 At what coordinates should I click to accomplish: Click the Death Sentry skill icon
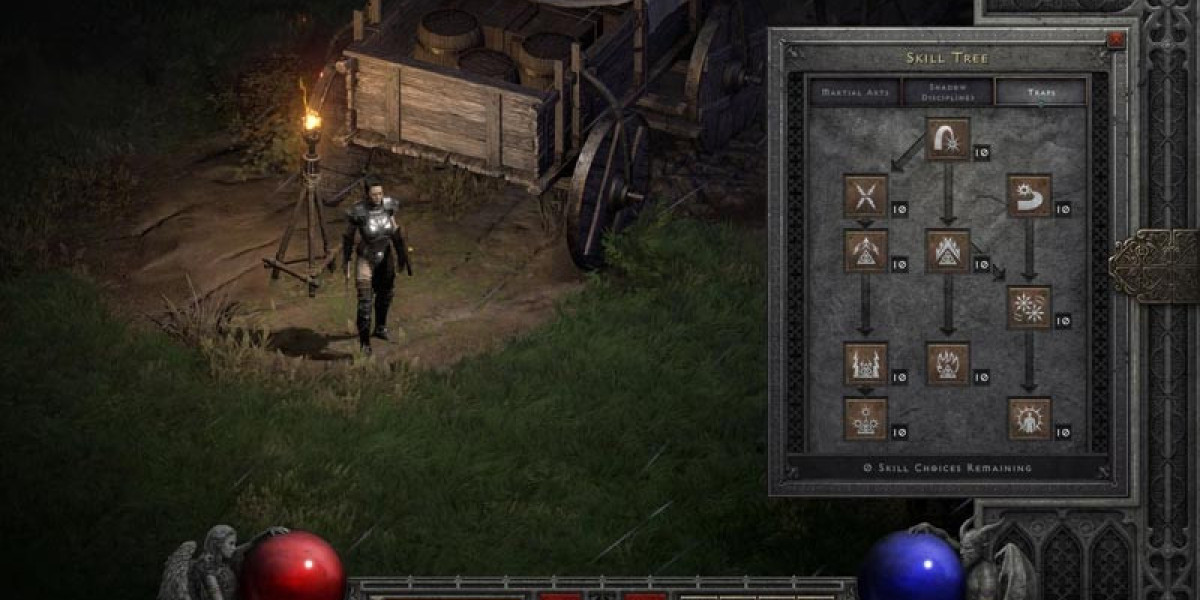(865, 419)
